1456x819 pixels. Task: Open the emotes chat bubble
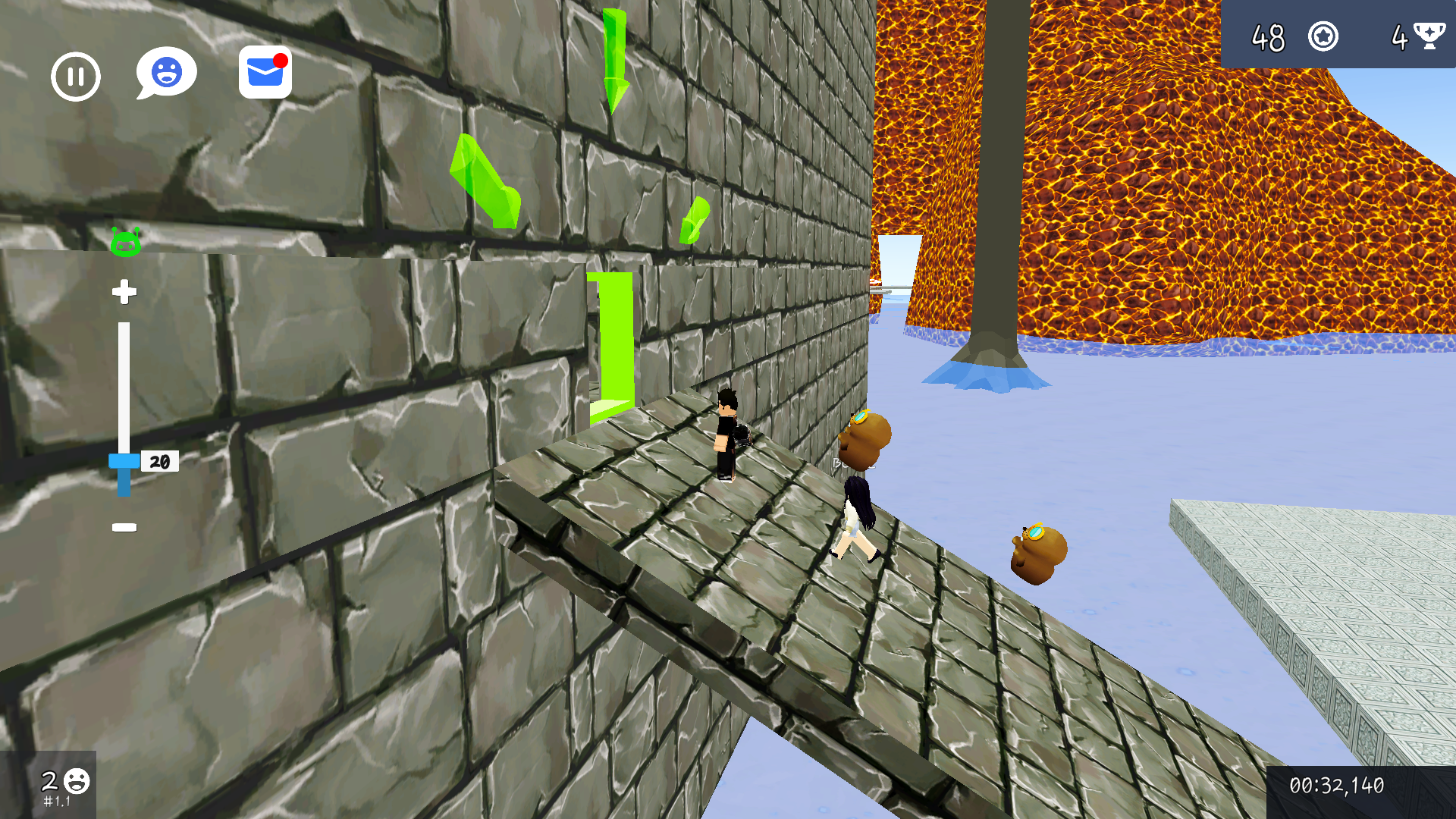165,72
